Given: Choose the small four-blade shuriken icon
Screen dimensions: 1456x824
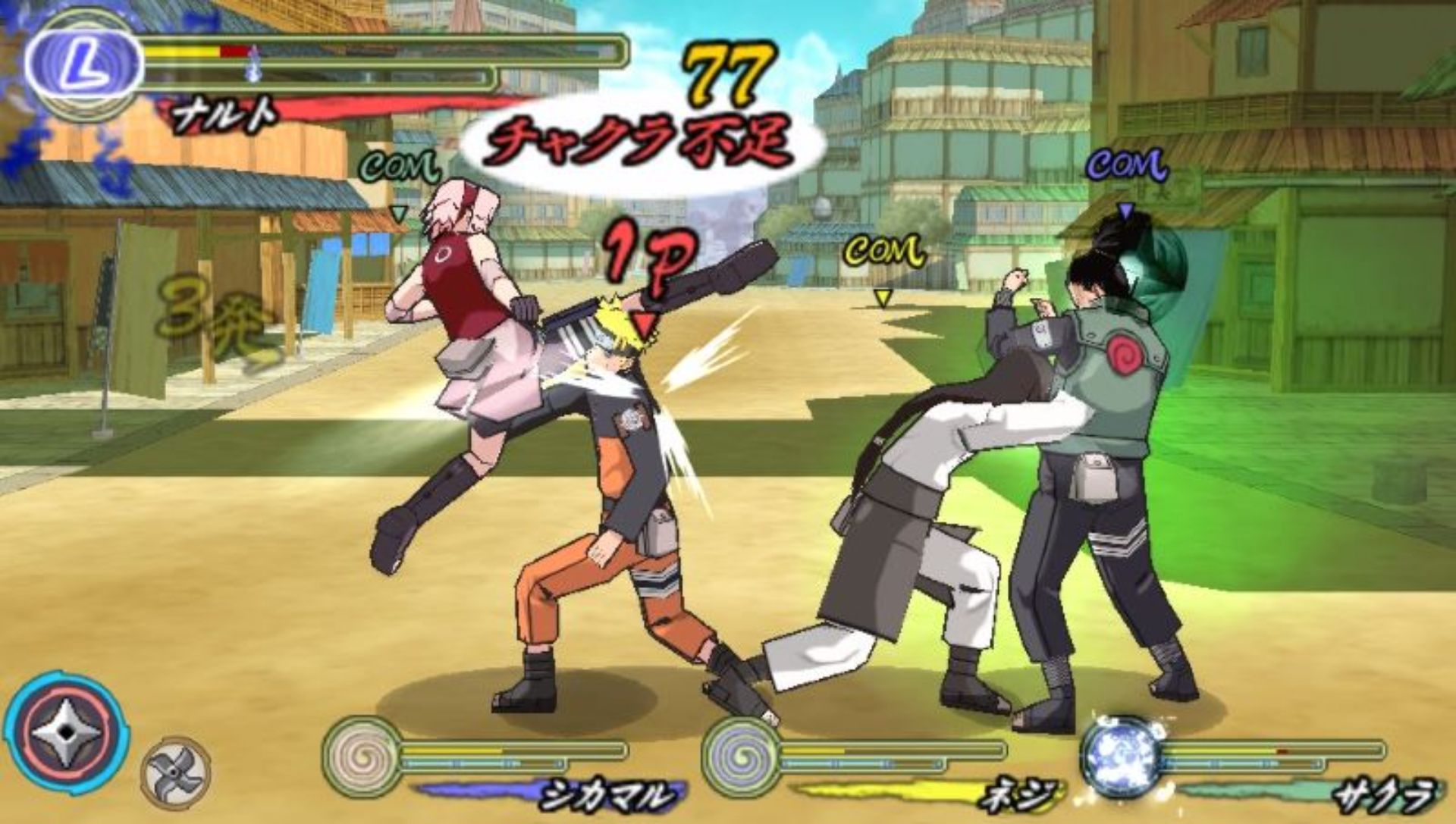Looking at the screenshot, I should coord(175,772).
